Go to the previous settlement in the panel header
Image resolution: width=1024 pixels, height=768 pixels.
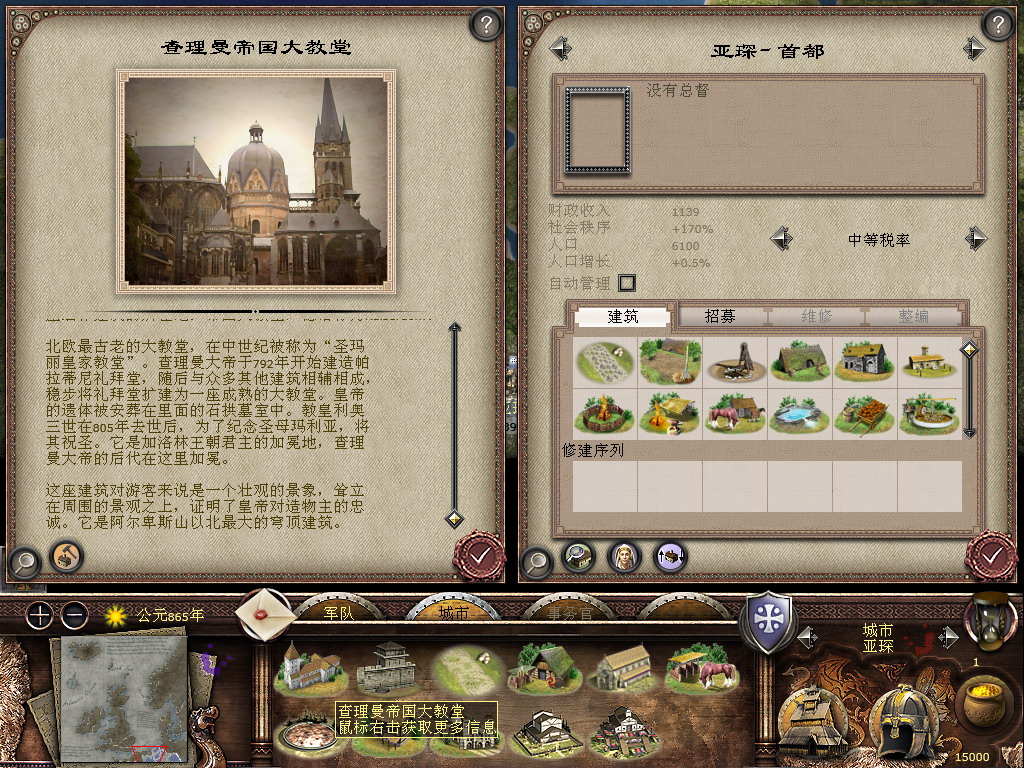[560, 48]
